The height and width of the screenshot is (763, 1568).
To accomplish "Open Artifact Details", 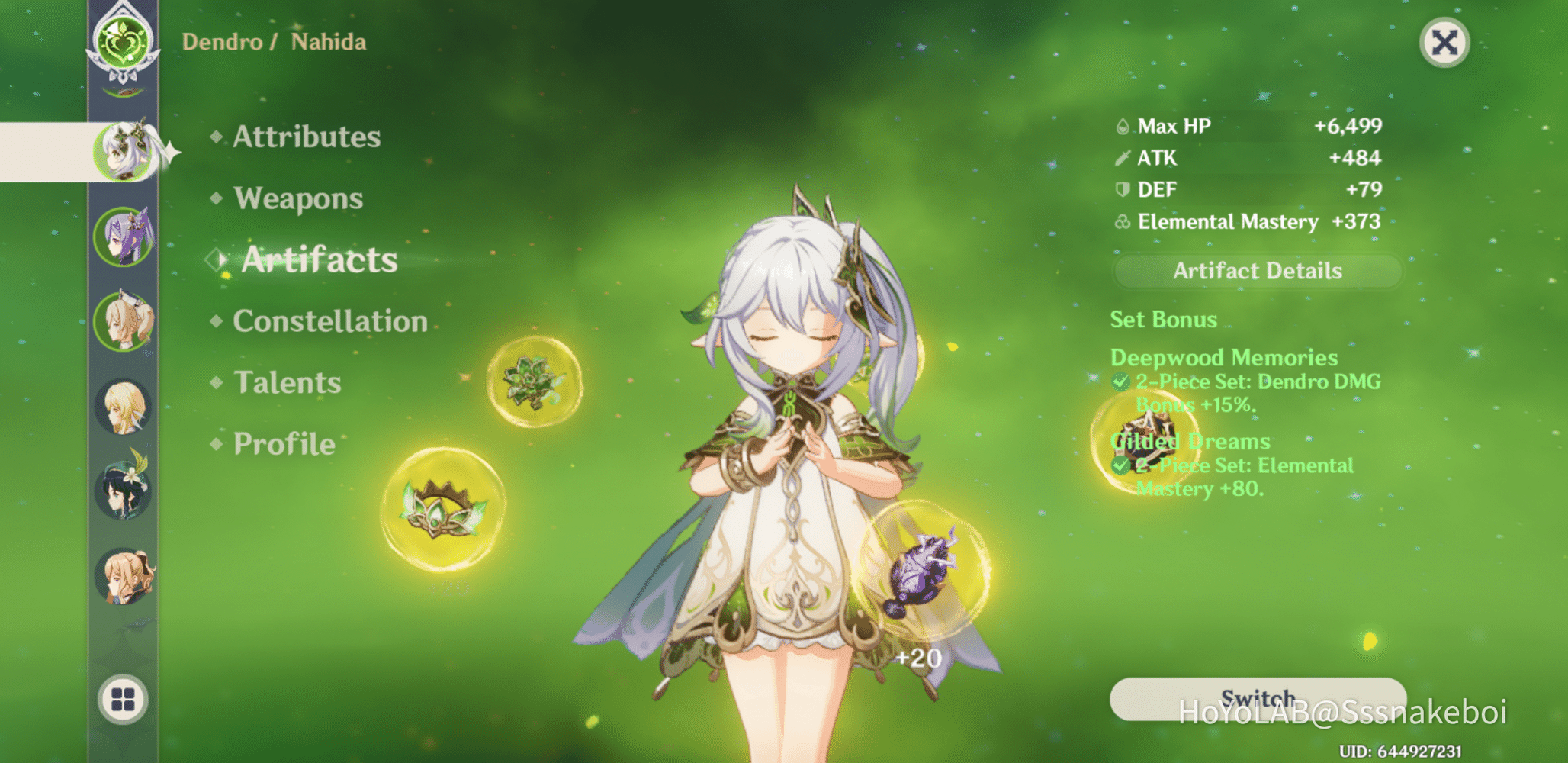I will (x=1257, y=271).
